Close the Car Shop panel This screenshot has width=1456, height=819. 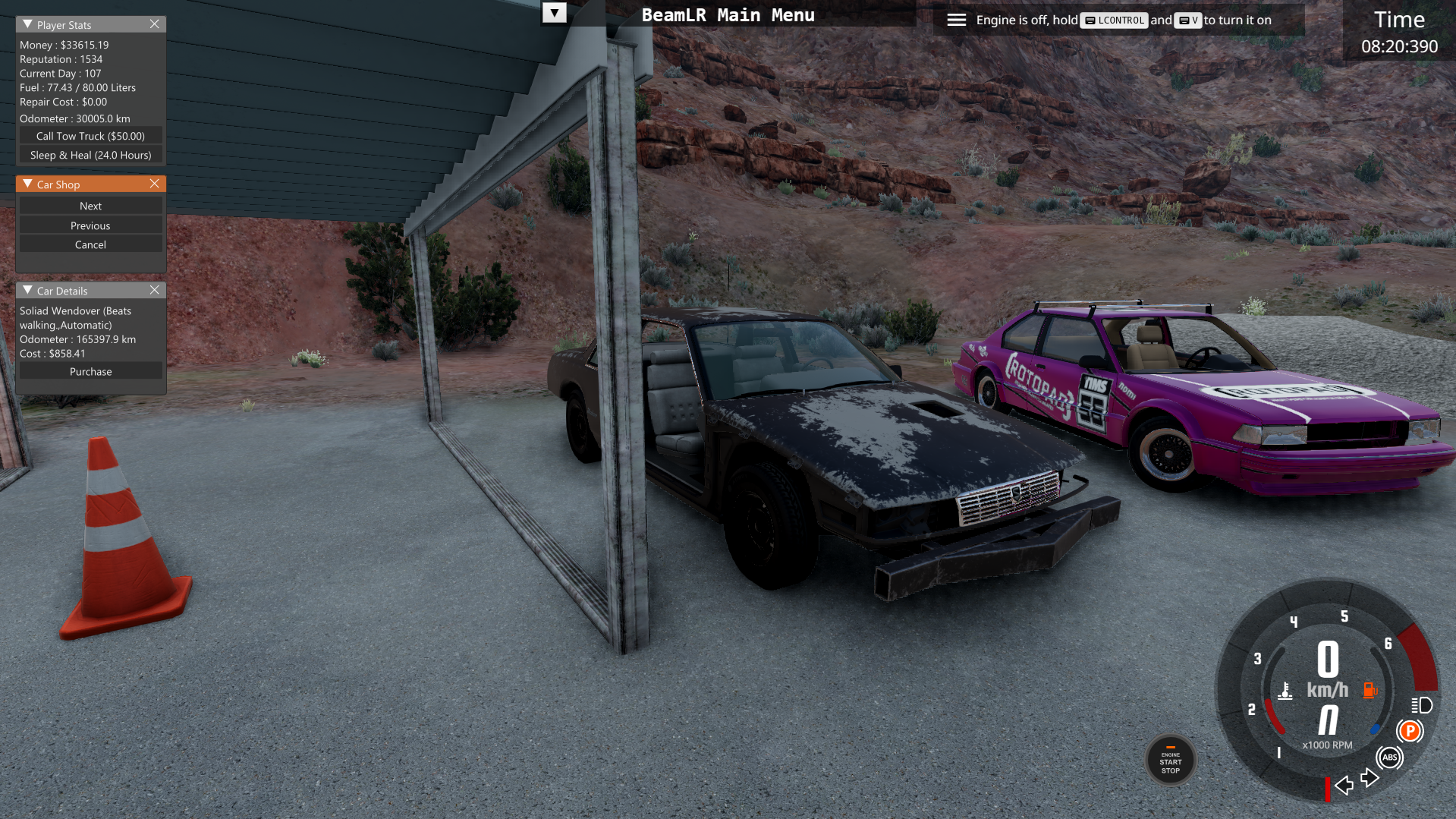(155, 184)
